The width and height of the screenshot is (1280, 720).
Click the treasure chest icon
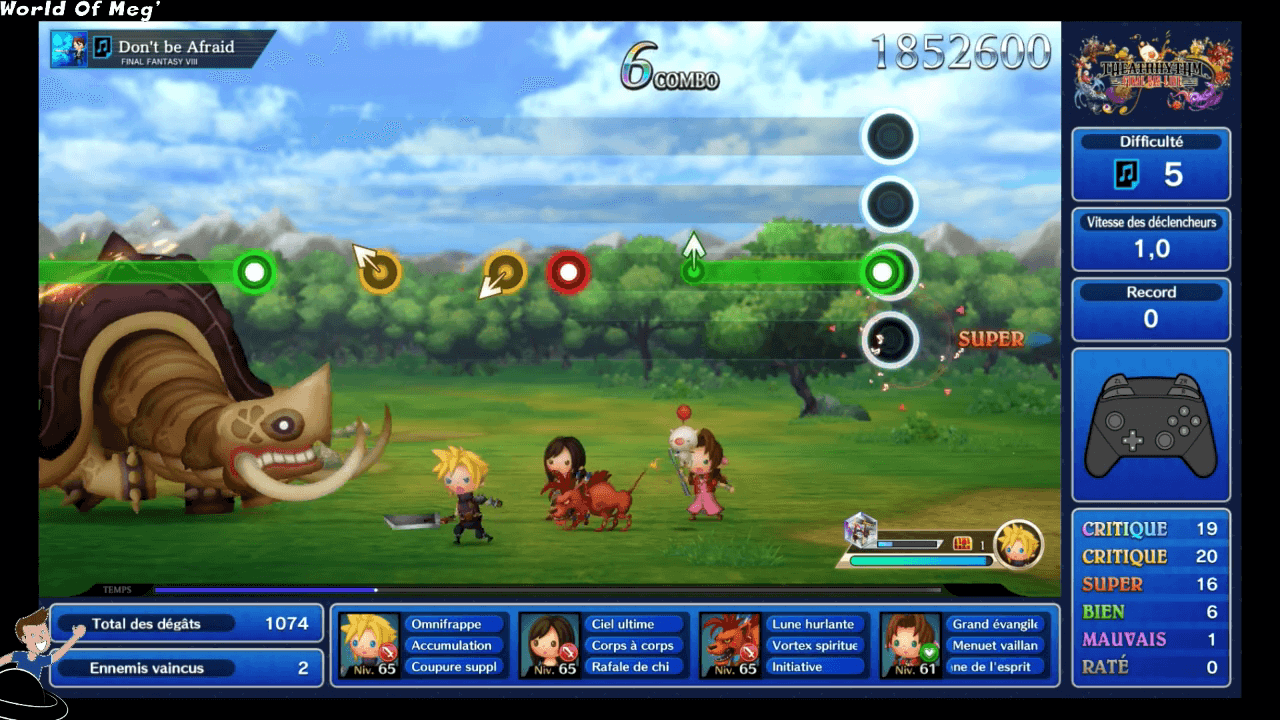(963, 543)
